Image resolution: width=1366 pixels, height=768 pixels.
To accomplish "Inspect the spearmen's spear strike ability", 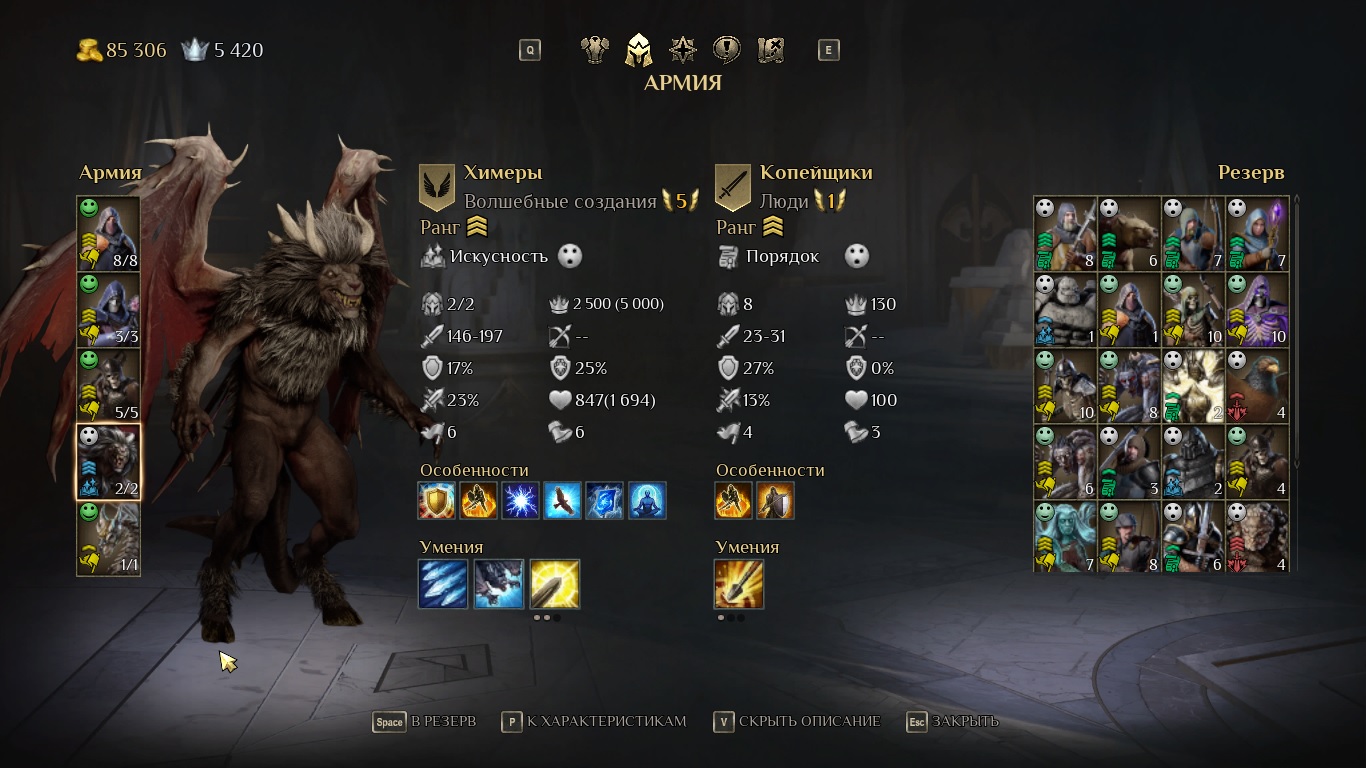I will coord(739,584).
